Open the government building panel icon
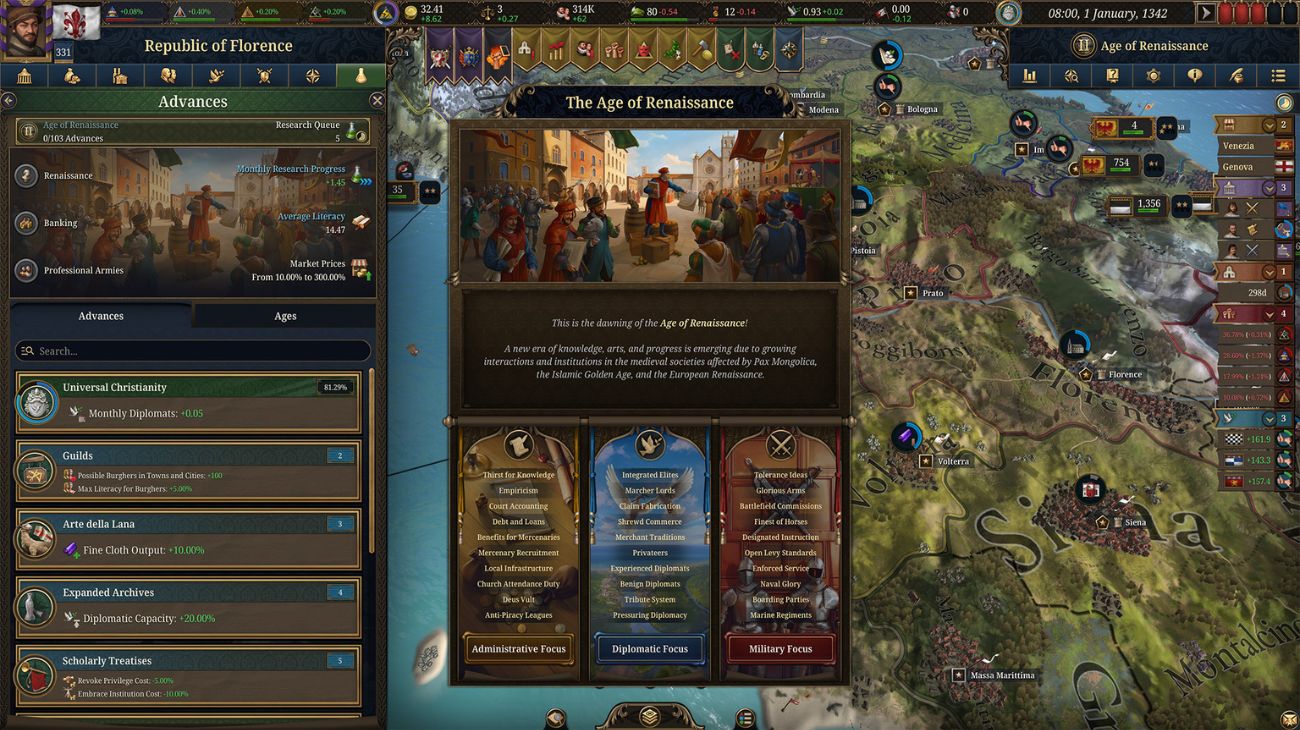The height and width of the screenshot is (730, 1300). point(26,75)
